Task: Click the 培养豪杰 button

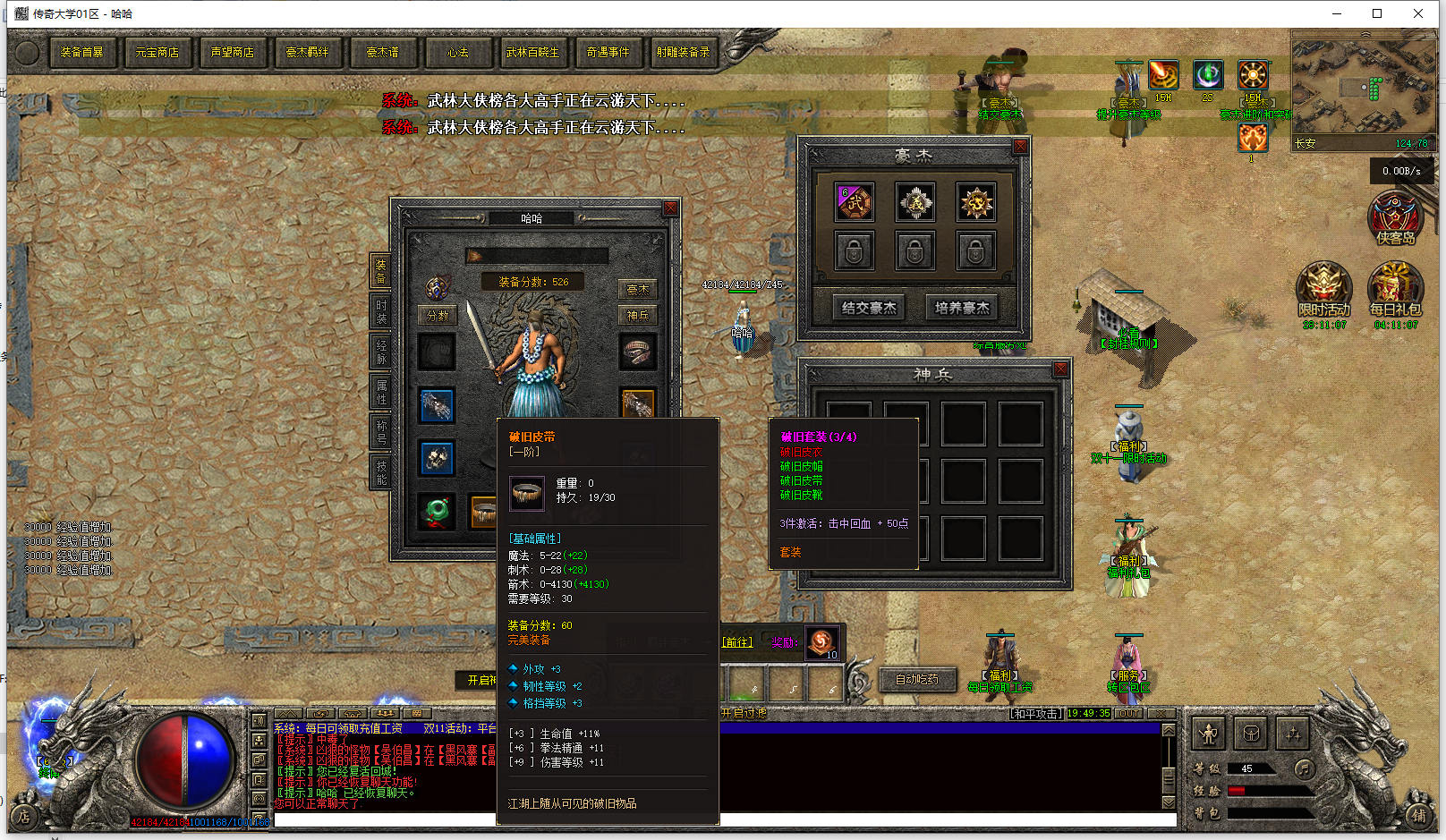Action: pyautogui.click(x=962, y=308)
